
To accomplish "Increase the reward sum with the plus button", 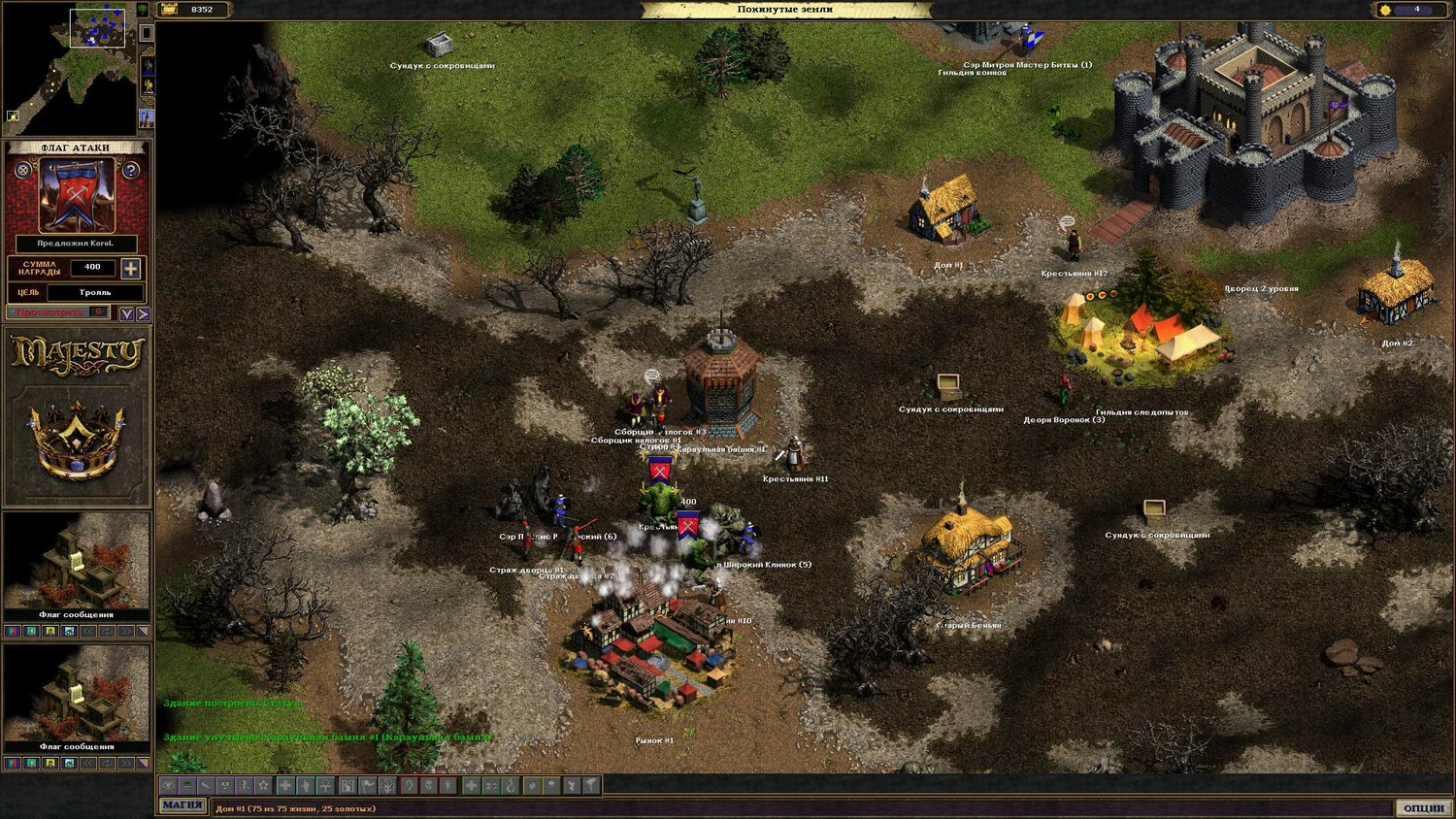I will coord(131,268).
